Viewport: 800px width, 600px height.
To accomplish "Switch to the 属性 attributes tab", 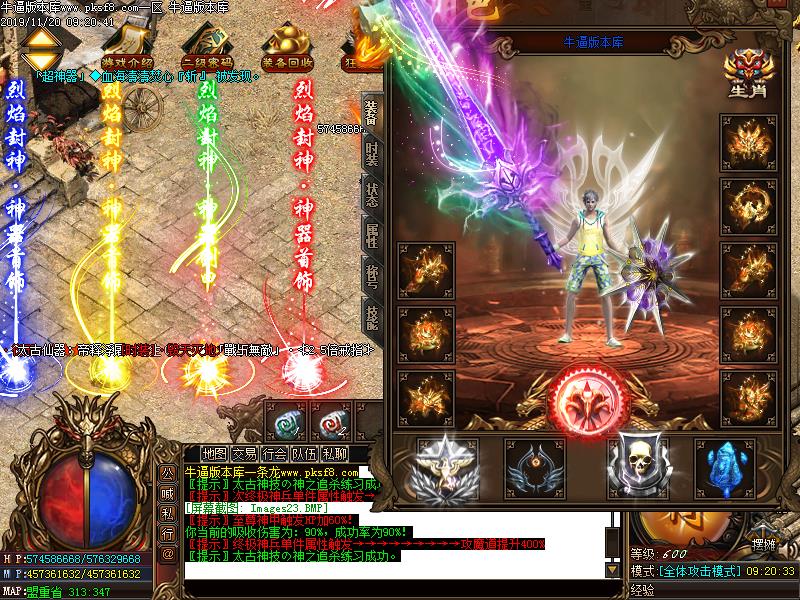I will tap(371, 235).
